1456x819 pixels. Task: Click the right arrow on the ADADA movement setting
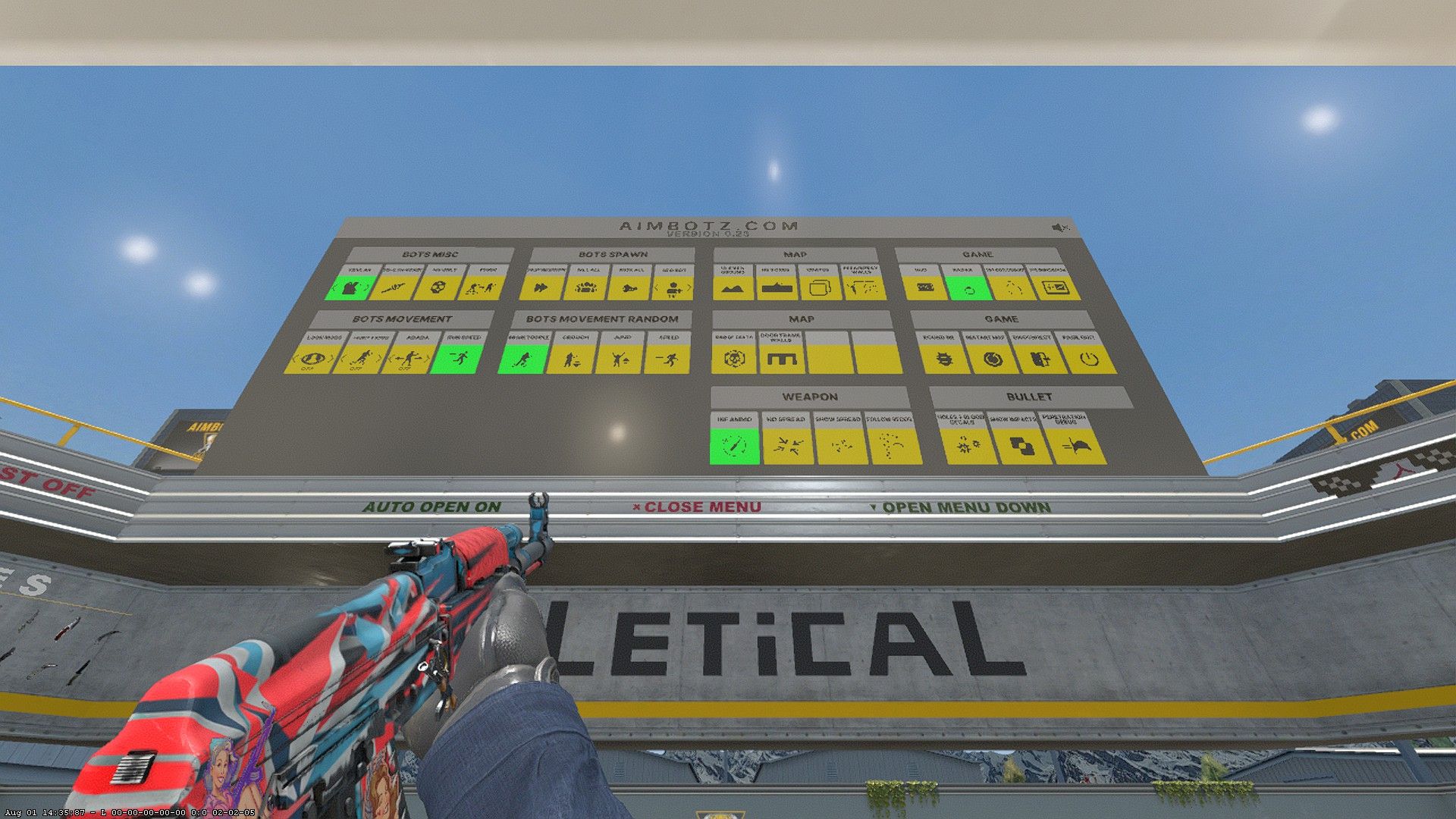coord(427,357)
